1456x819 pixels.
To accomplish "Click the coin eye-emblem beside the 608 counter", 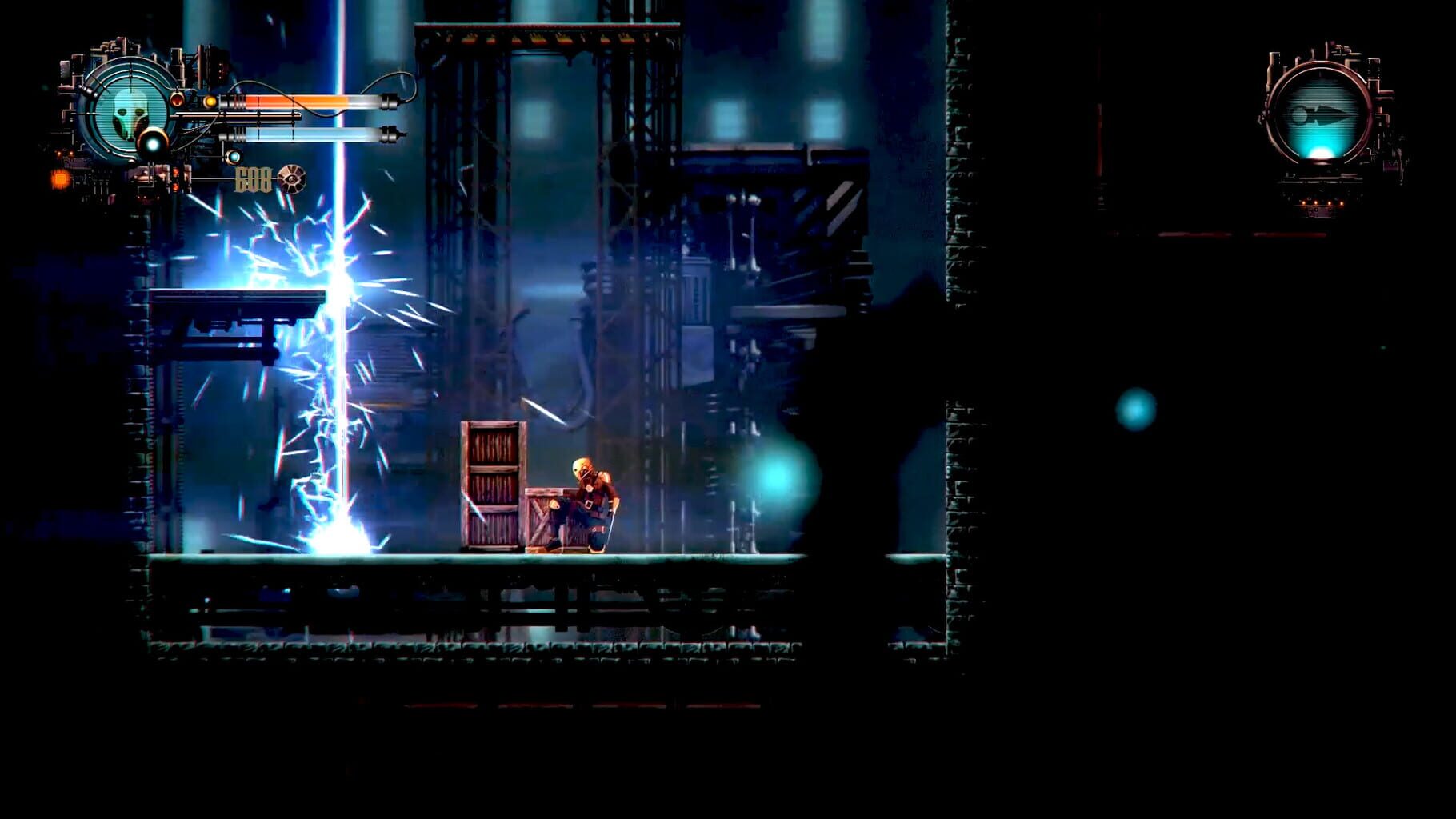I will click(291, 180).
